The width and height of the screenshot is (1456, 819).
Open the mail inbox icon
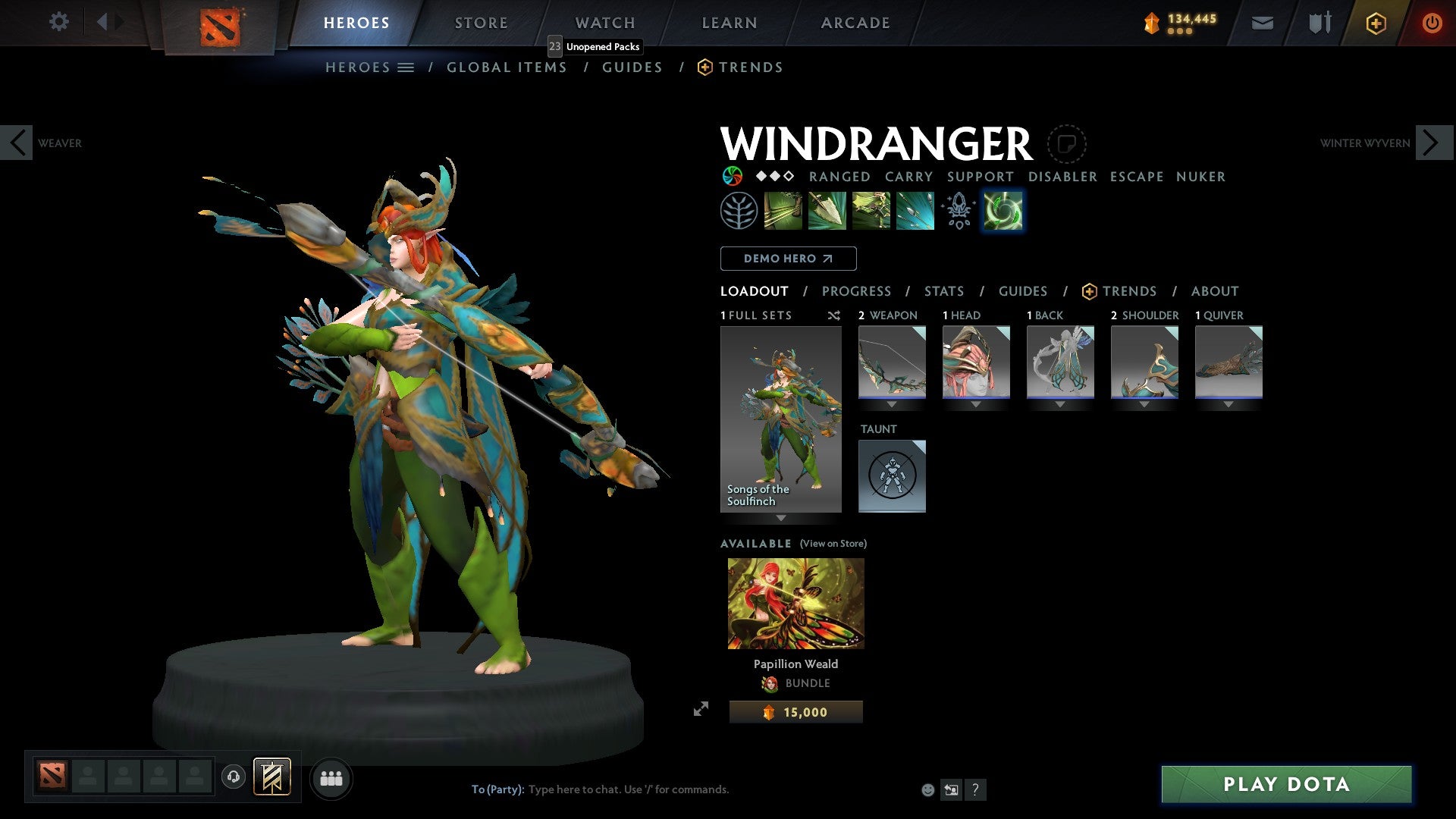[x=1263, y=23]
